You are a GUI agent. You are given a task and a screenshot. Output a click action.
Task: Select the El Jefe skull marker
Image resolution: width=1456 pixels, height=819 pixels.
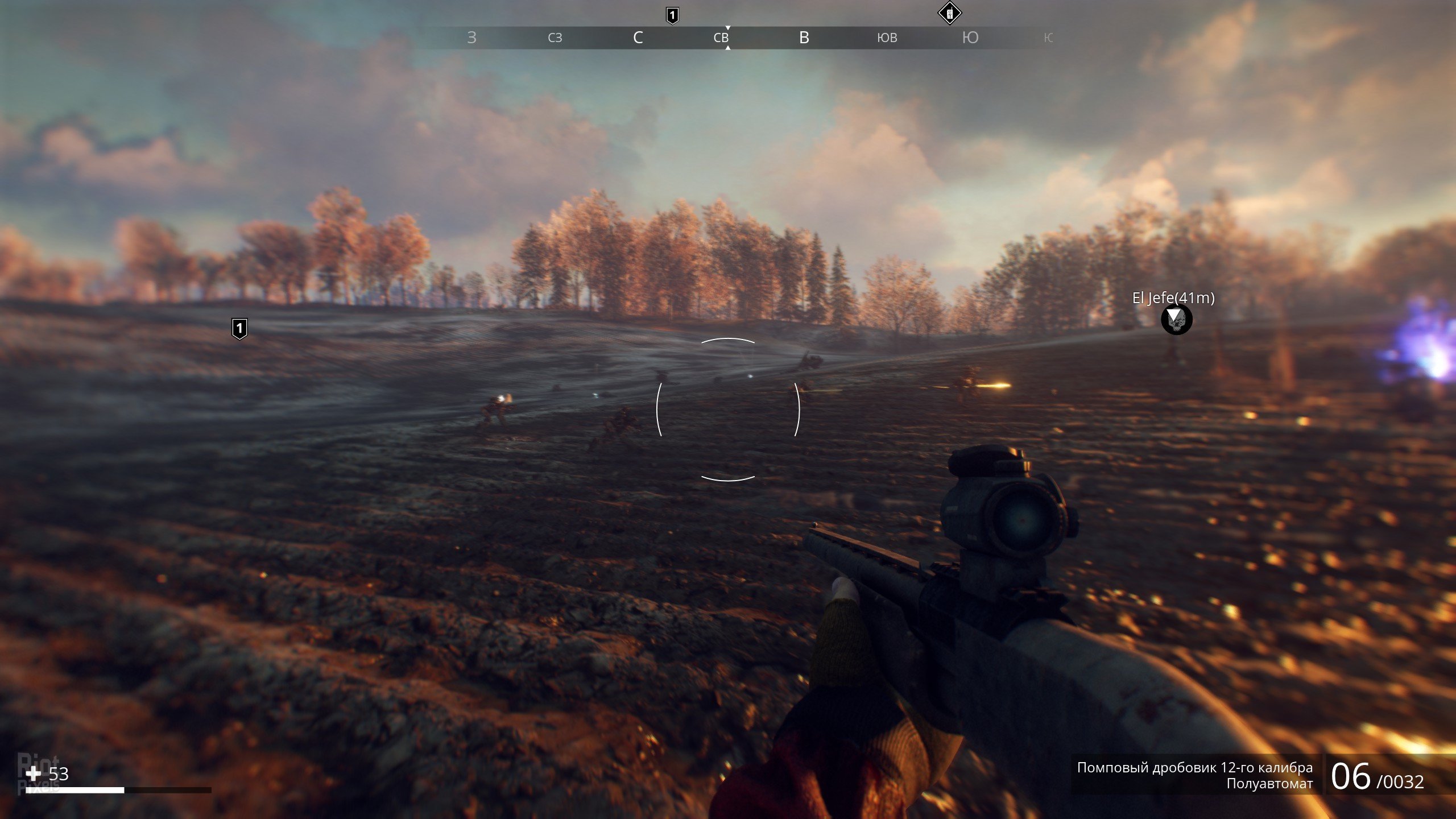pos(1176,320)
